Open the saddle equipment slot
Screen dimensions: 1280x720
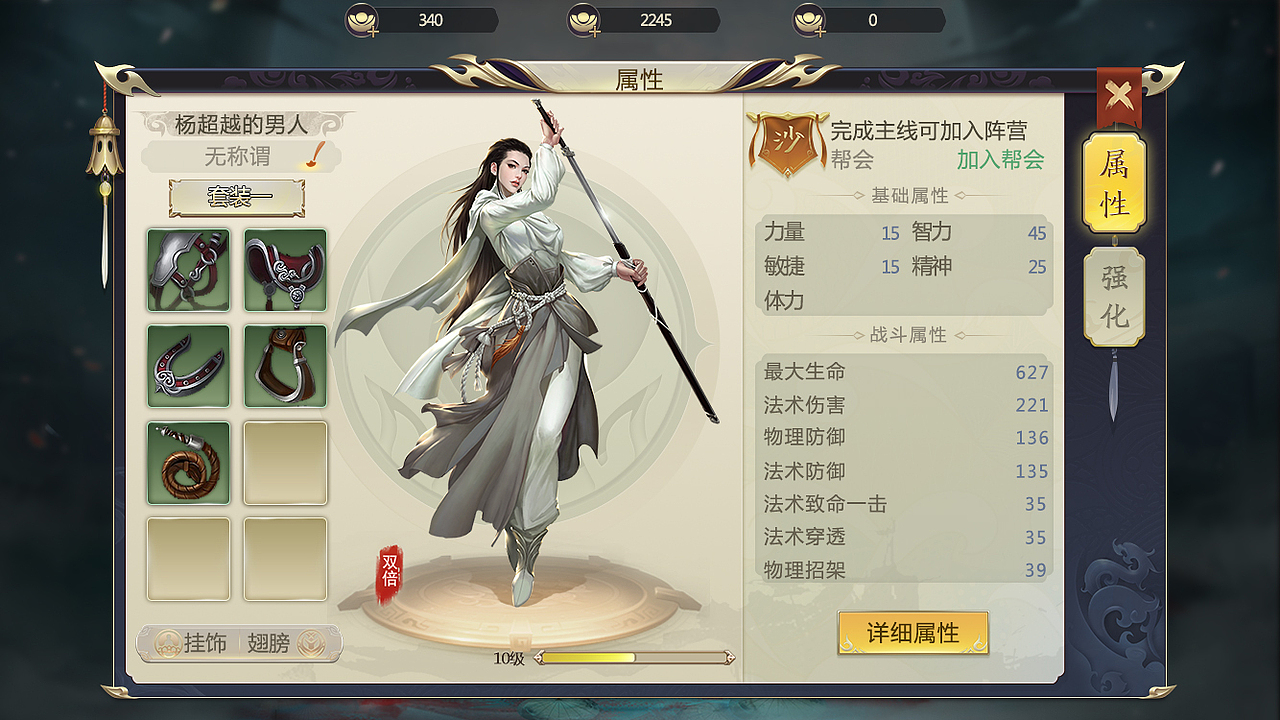coord(285,270)
